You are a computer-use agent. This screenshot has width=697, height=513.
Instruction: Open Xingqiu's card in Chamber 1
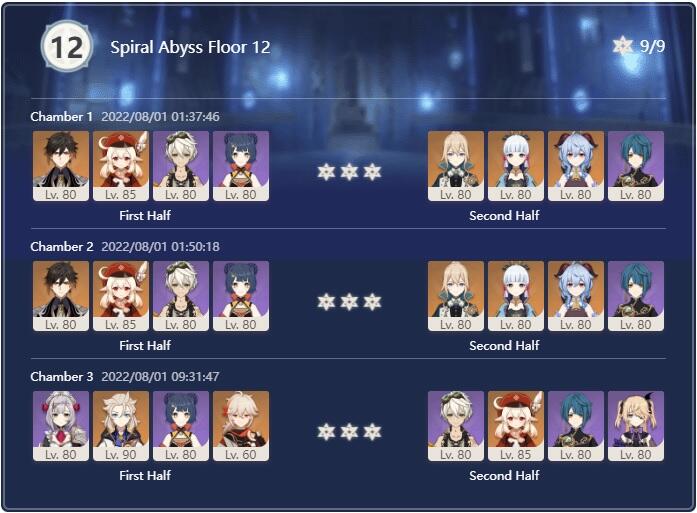click(x=636, y=164)
